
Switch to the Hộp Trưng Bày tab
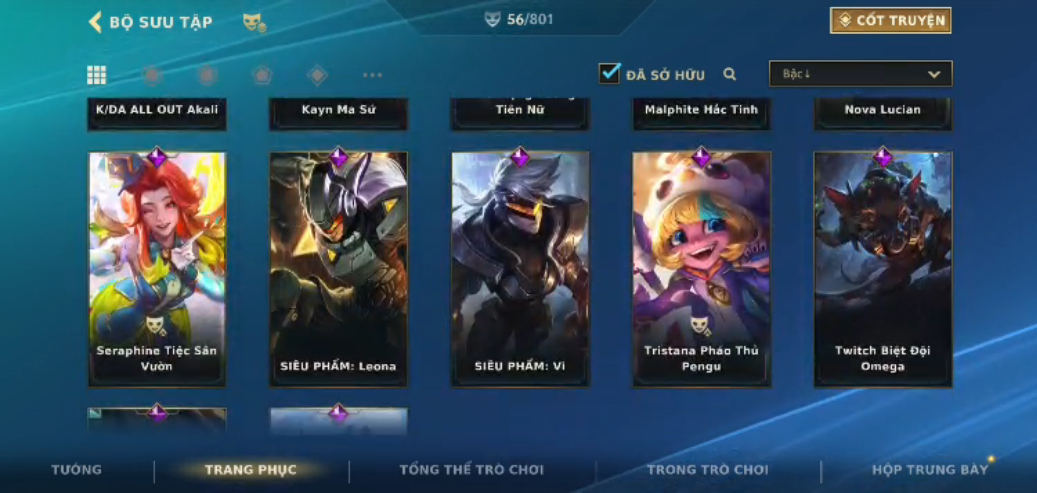[x=930, y=470]
